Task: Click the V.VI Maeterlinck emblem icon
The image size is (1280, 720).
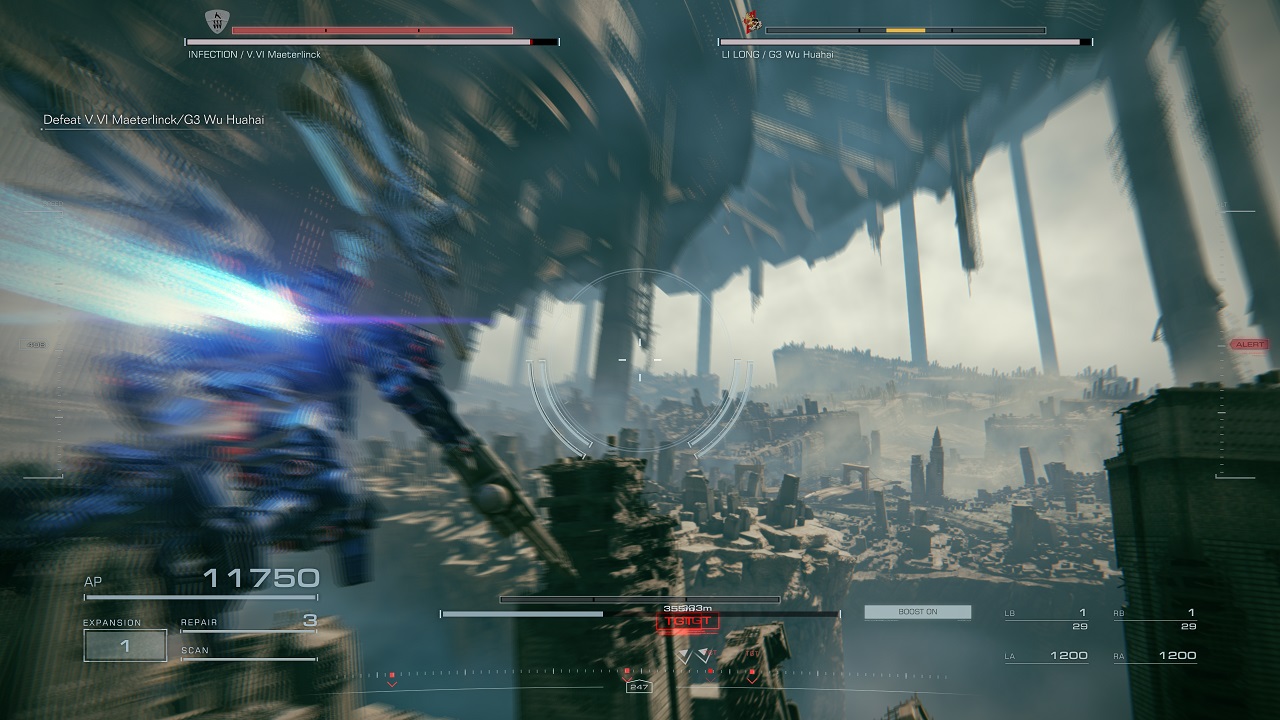Action: pos(214,20)
